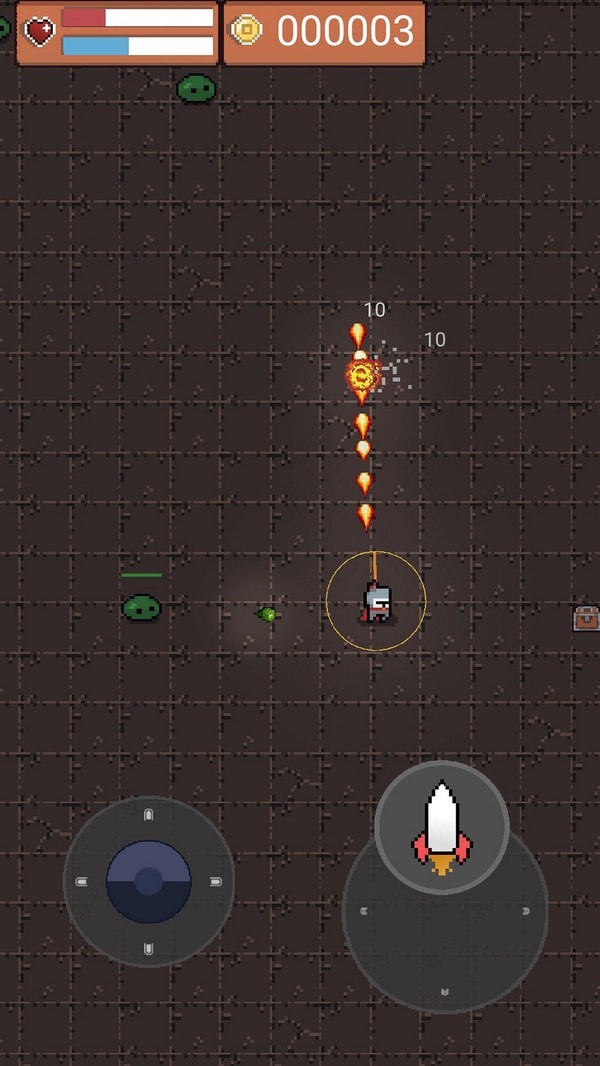Tap the up arrow on movement joystick
Image resolution: width=600 pixels, height=1066 pixels.
149,814
